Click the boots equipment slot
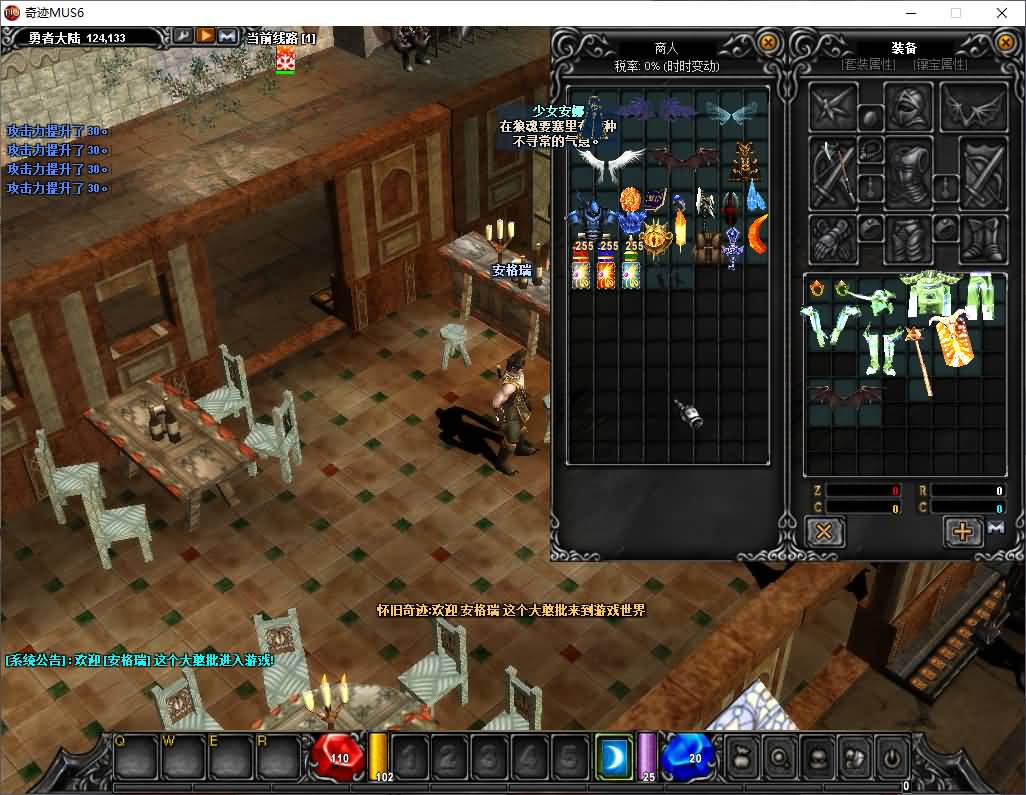Viewport: 1026px width, 795px height. click(x=982, y=240)
